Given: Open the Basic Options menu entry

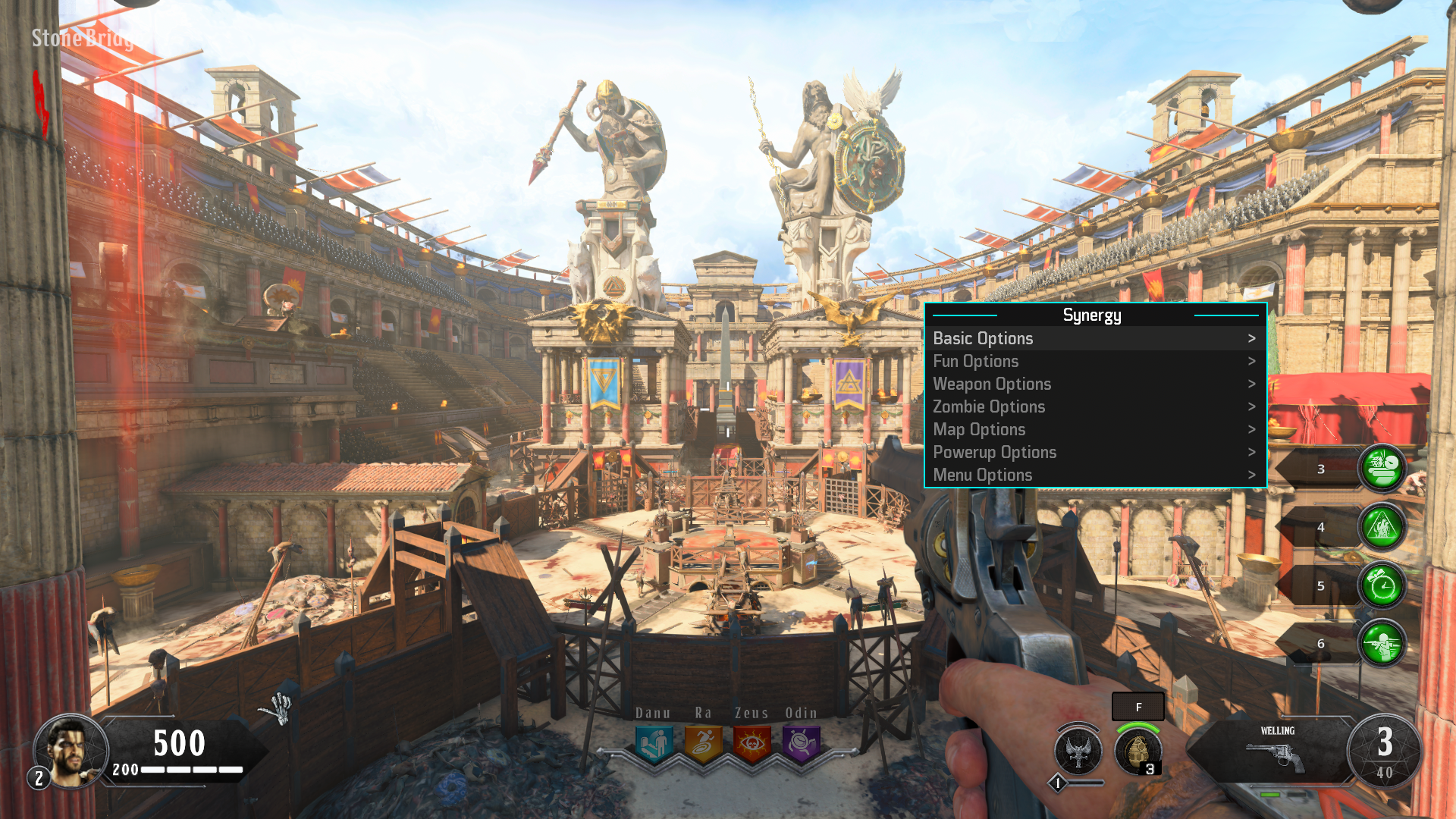Looking at the screenshot, I should [x=984, y=339].
